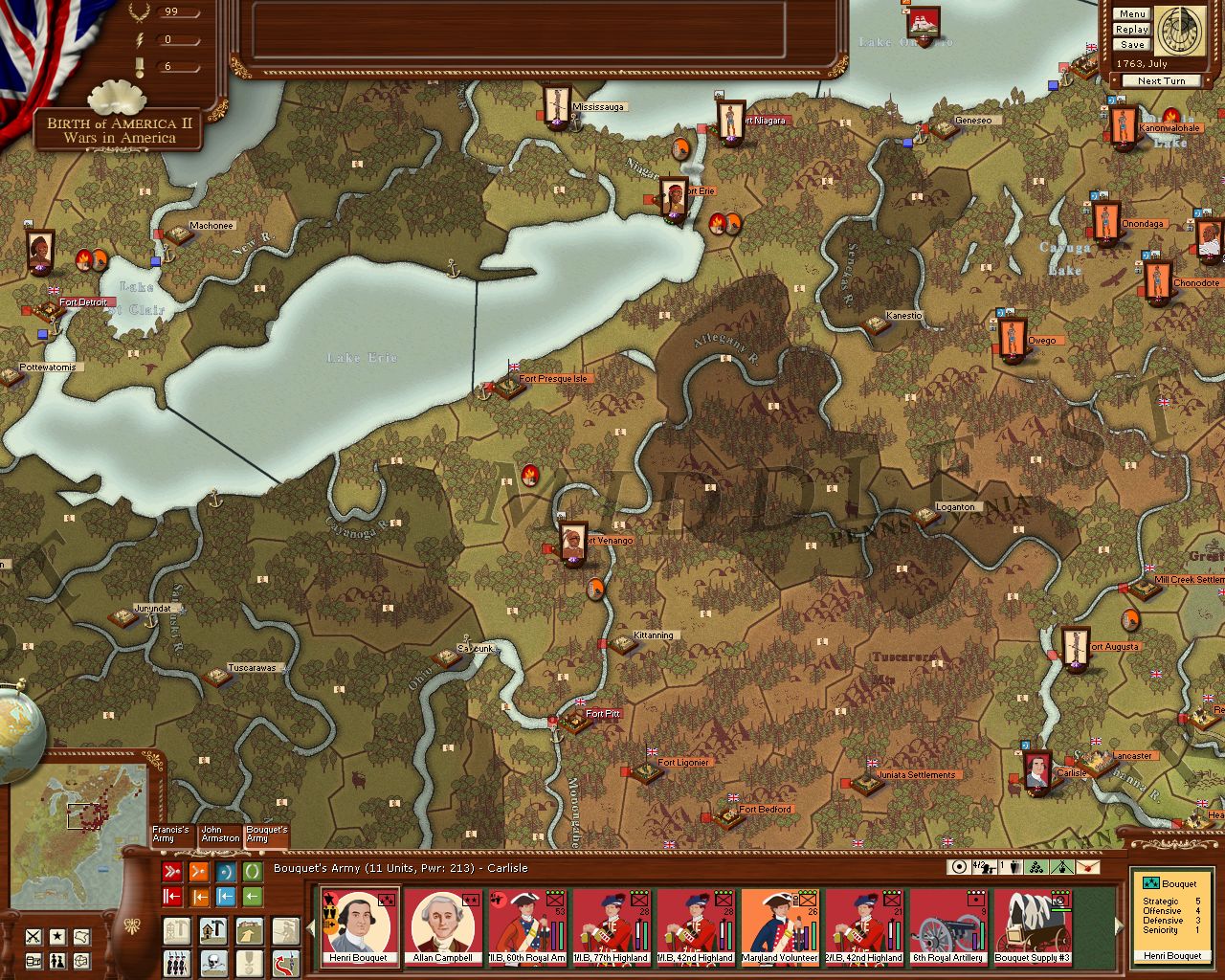Toggle the crossed swords map filter

[x=33, y=936]
